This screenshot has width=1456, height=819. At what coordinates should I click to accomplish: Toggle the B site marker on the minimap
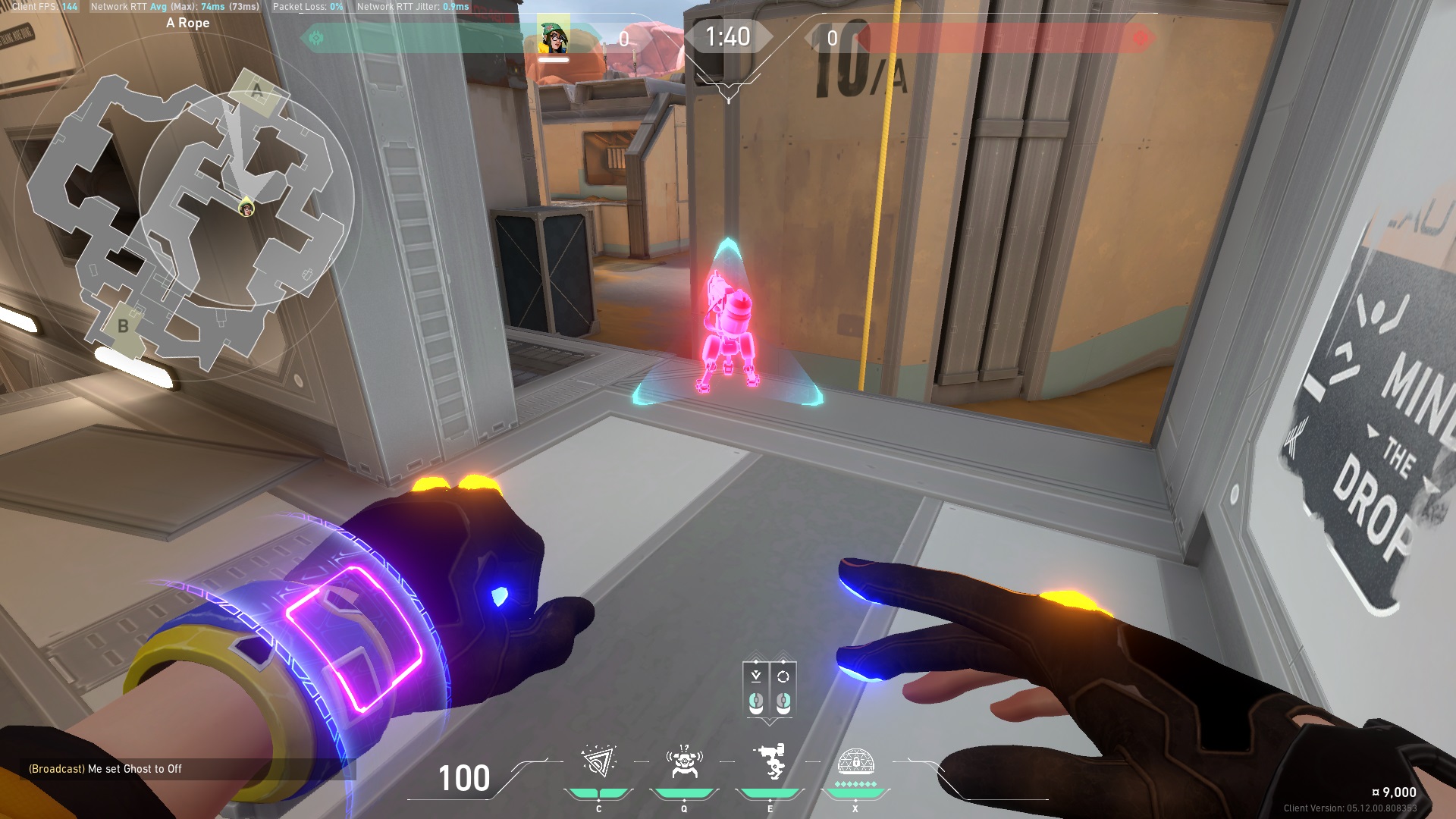pyautogui.click(x=124, y=326)
